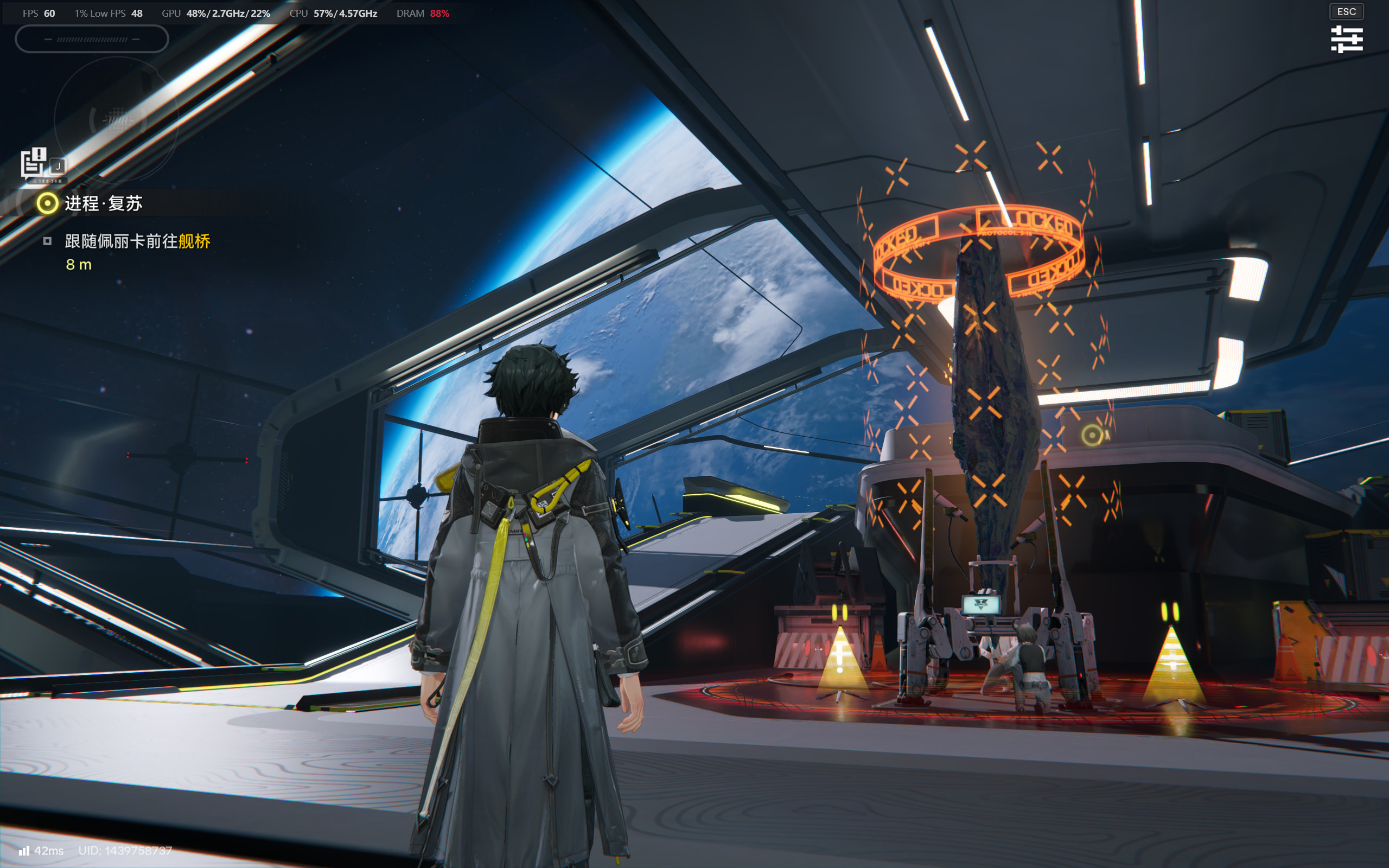Click the objective 跟随佩丽卡前往舰桥

[x=138, y=241]
